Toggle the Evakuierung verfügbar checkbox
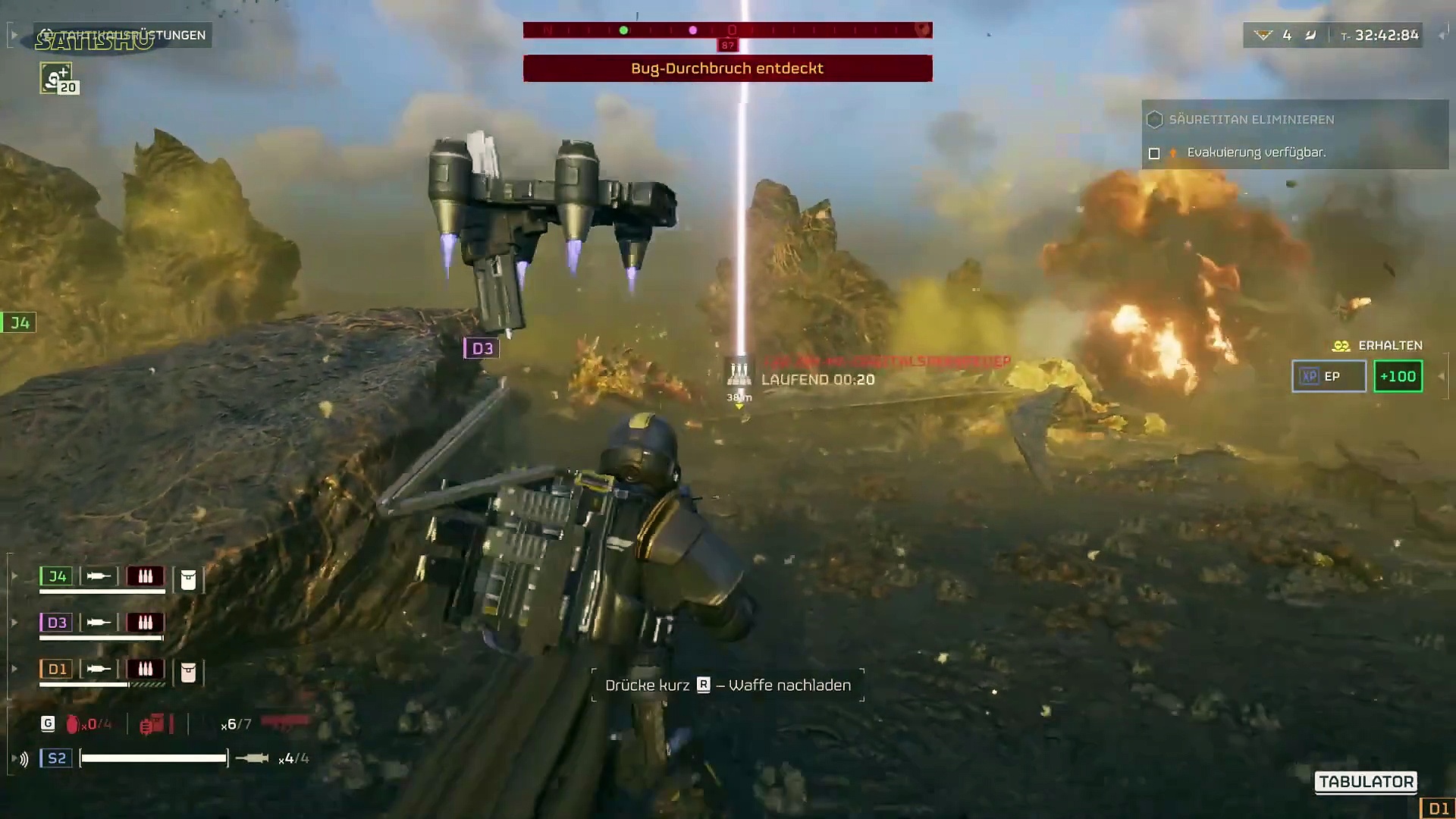1456x819 pixels. pyautogui.click(x=1154, y=153)
